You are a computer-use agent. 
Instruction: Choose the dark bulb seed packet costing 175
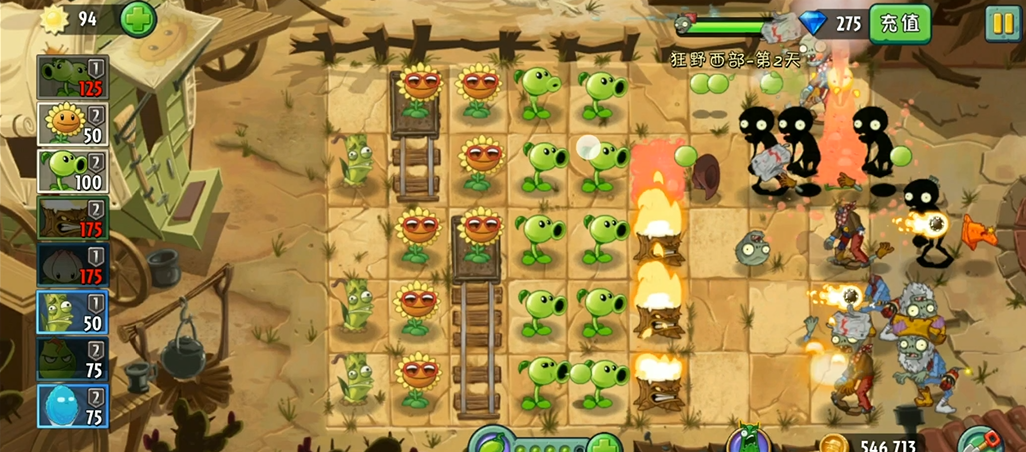point(72,265)
